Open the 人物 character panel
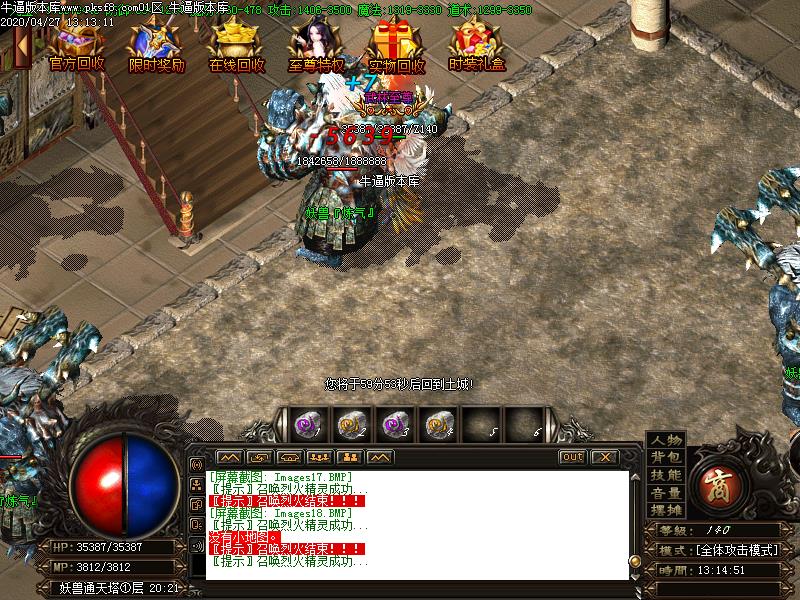The image size is (800, 600). click(665, 440)
